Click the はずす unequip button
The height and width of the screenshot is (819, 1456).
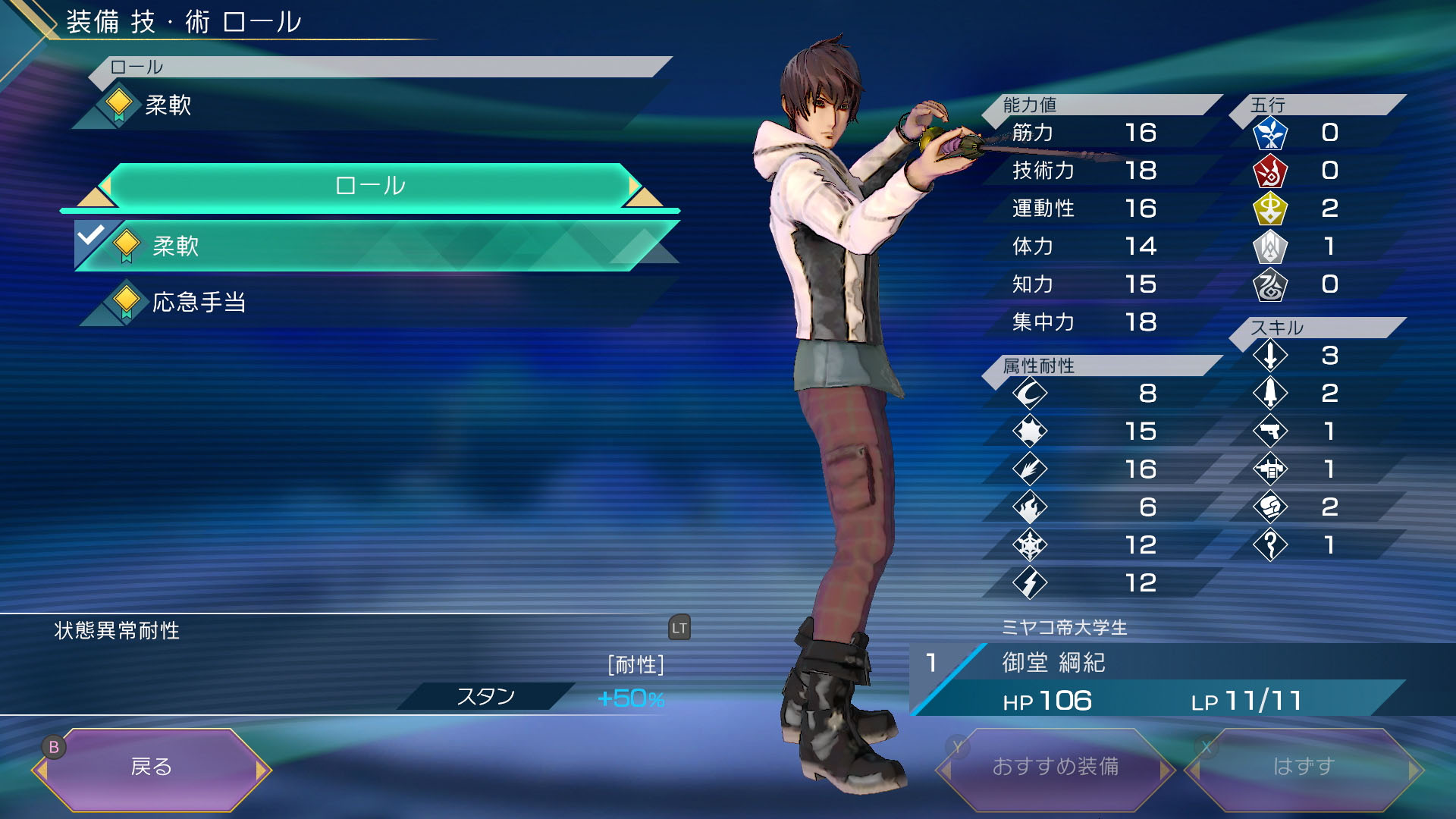pyautogui.click(x=1303, y=767)
